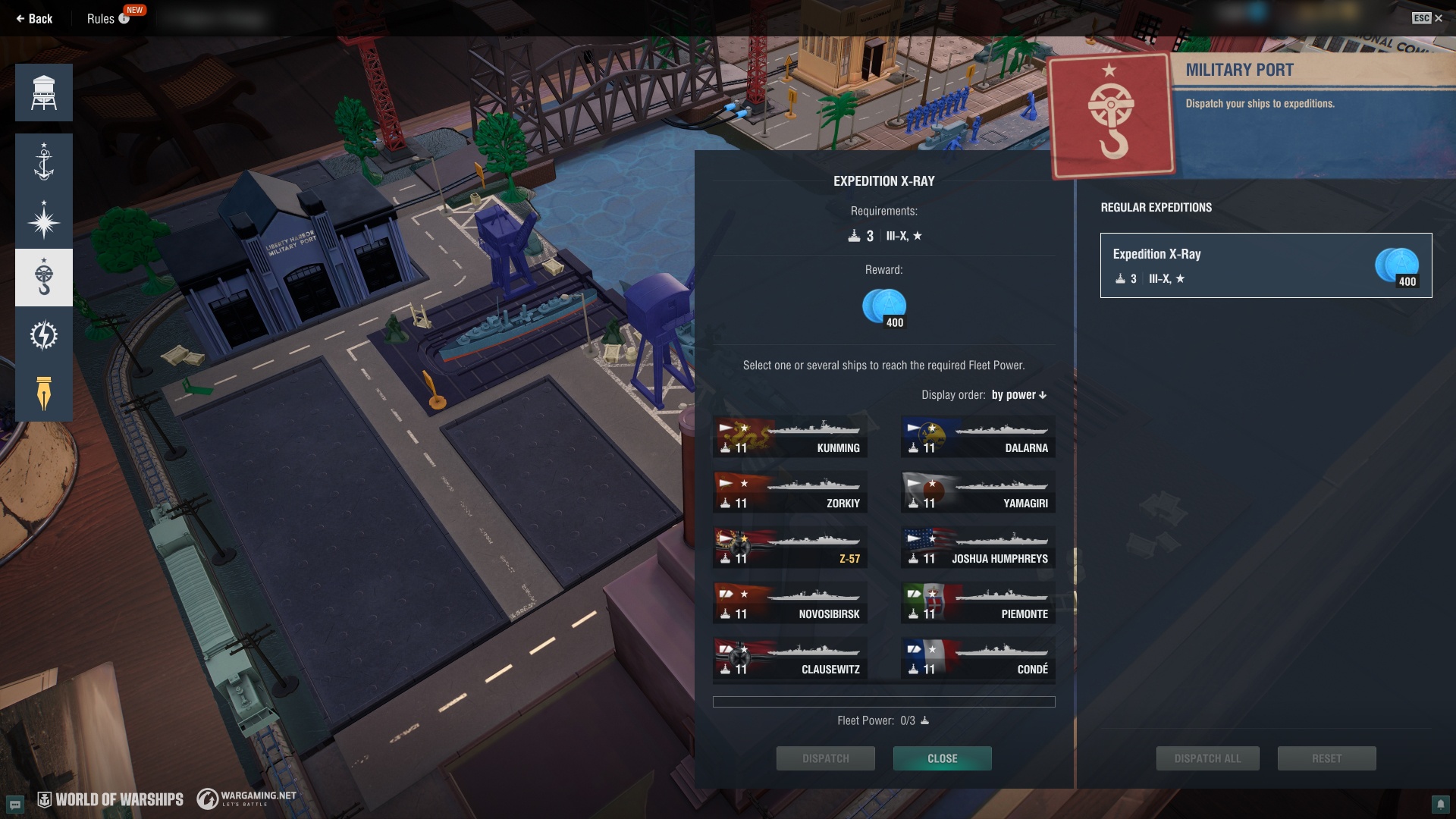Viewport: 1456px width, 819px height.
Task: Go back using the Back button
Action: tap(34, 19)
